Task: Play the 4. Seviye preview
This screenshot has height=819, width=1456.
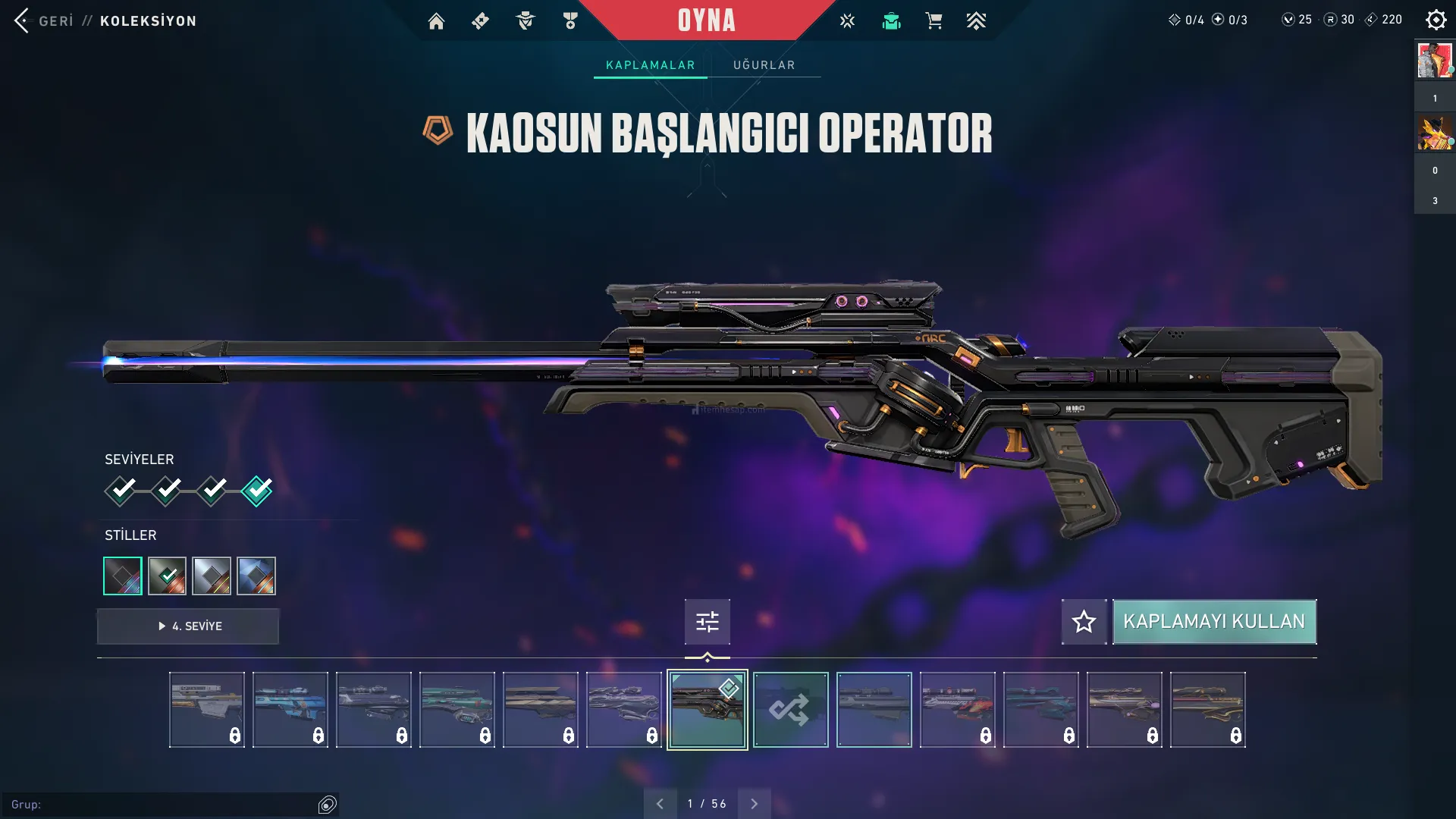Action: tap(188, 626)
